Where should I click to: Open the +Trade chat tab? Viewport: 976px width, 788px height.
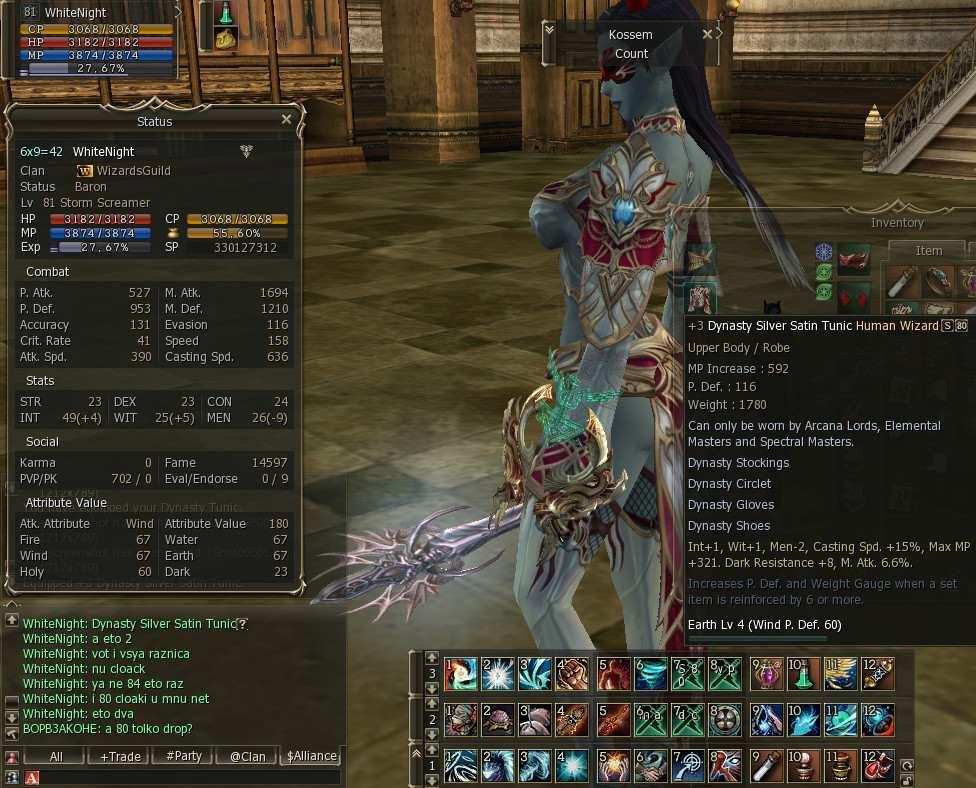tap(120, 756)
